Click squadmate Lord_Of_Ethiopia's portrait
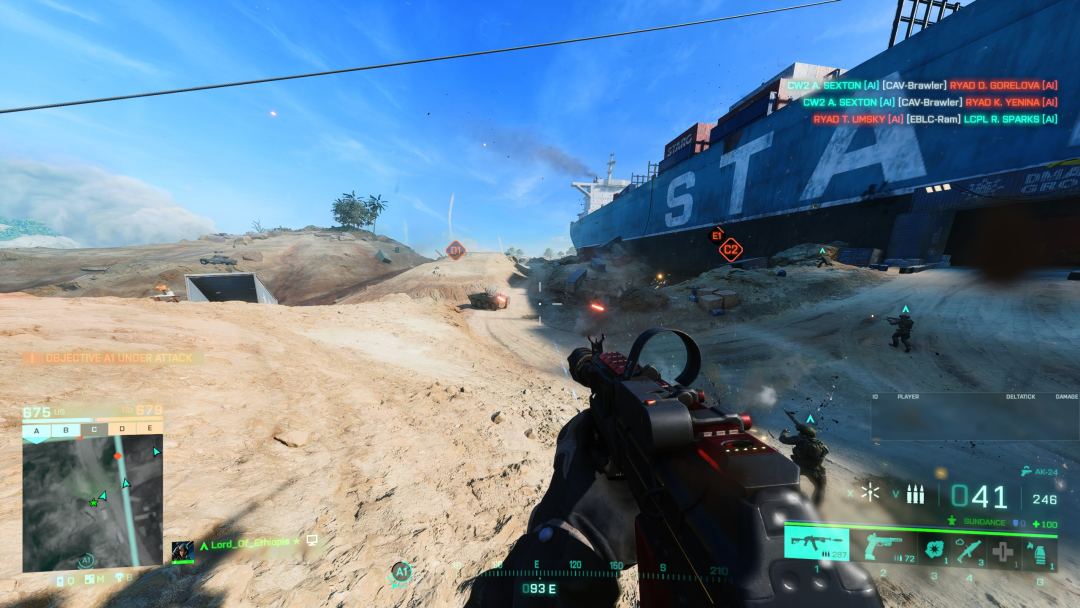Screen dimensions: 1080x608 coord(182,550)
